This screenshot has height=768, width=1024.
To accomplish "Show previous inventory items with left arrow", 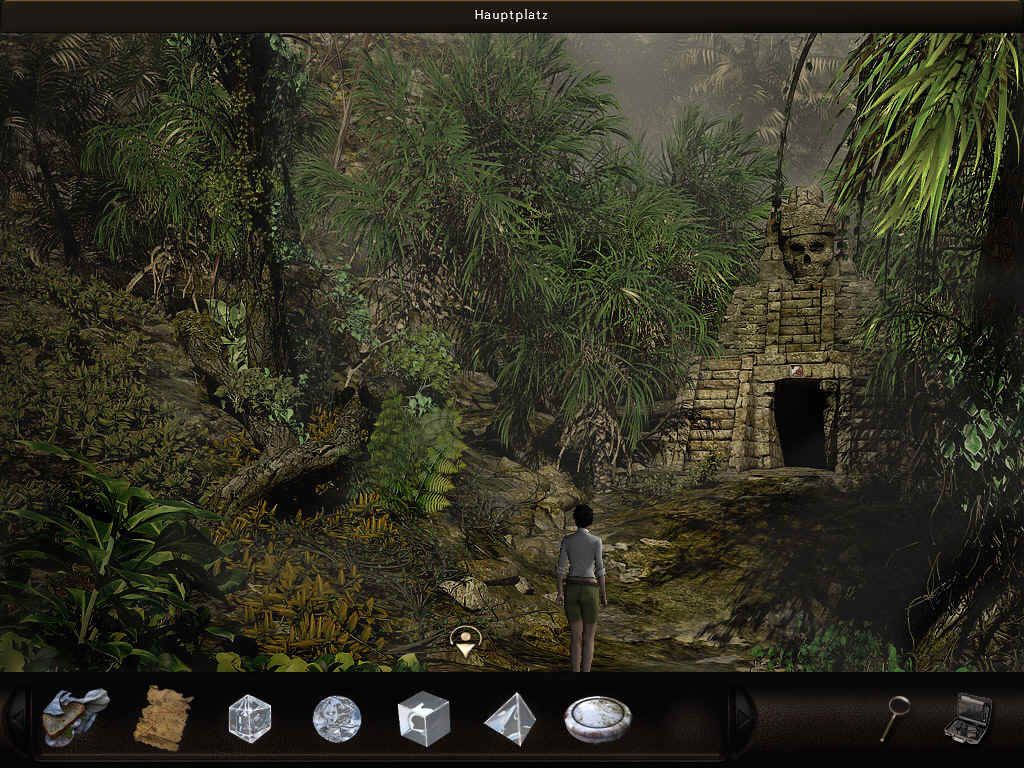I will pyautogui.click(x=17, y=717).
